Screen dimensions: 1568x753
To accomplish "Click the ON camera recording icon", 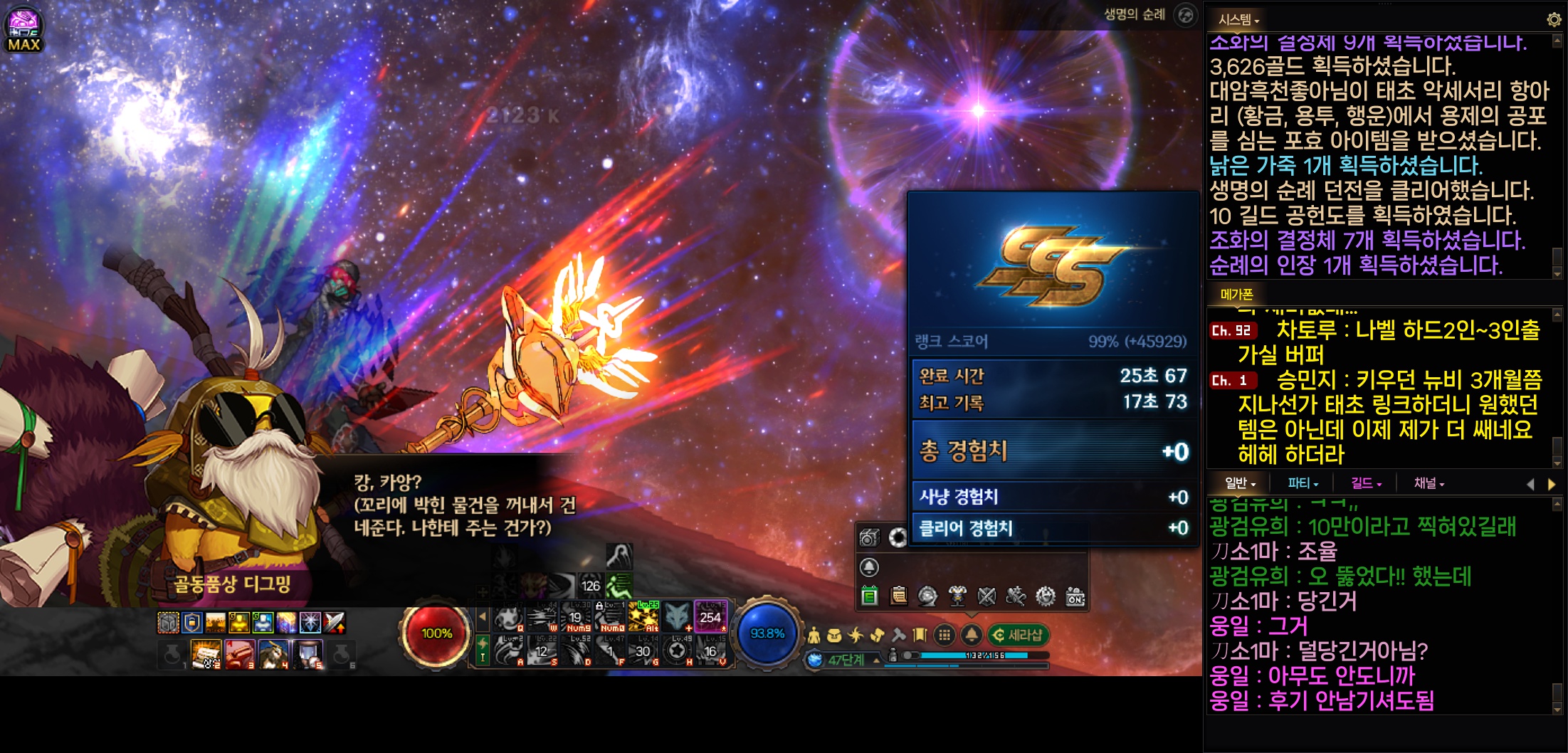I will [1075, 596].
